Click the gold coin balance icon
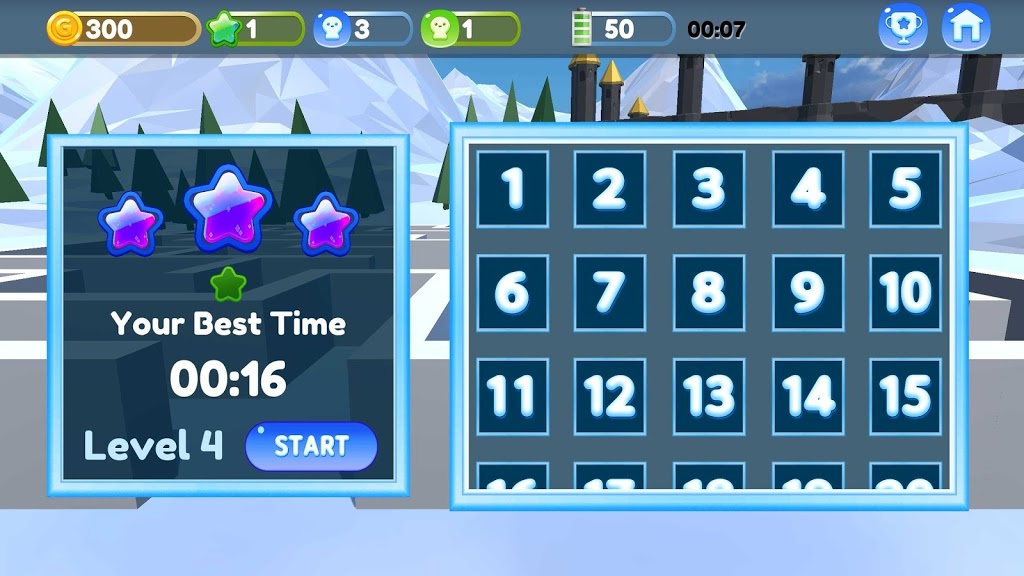 (x=66, y=28)
